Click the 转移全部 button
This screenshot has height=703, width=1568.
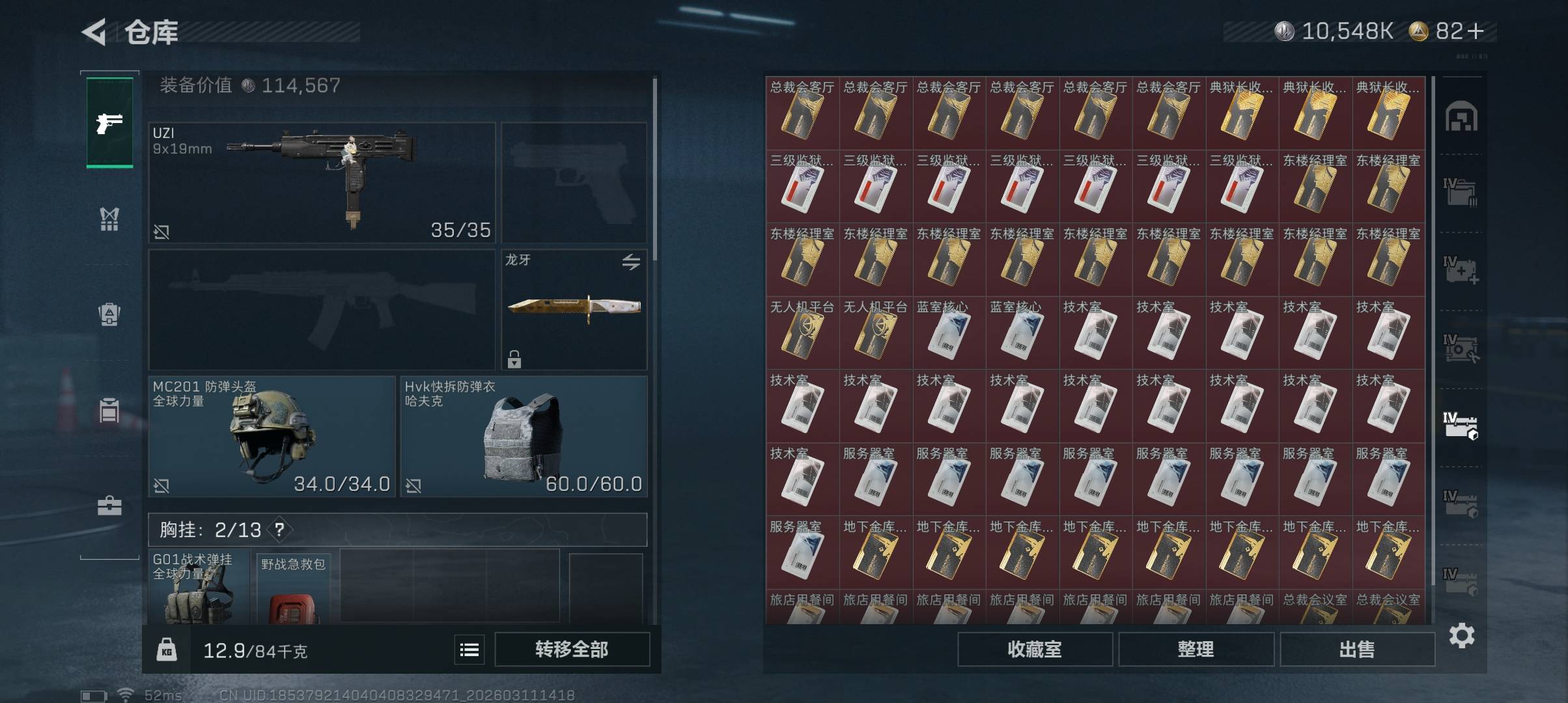coord(572,649)
